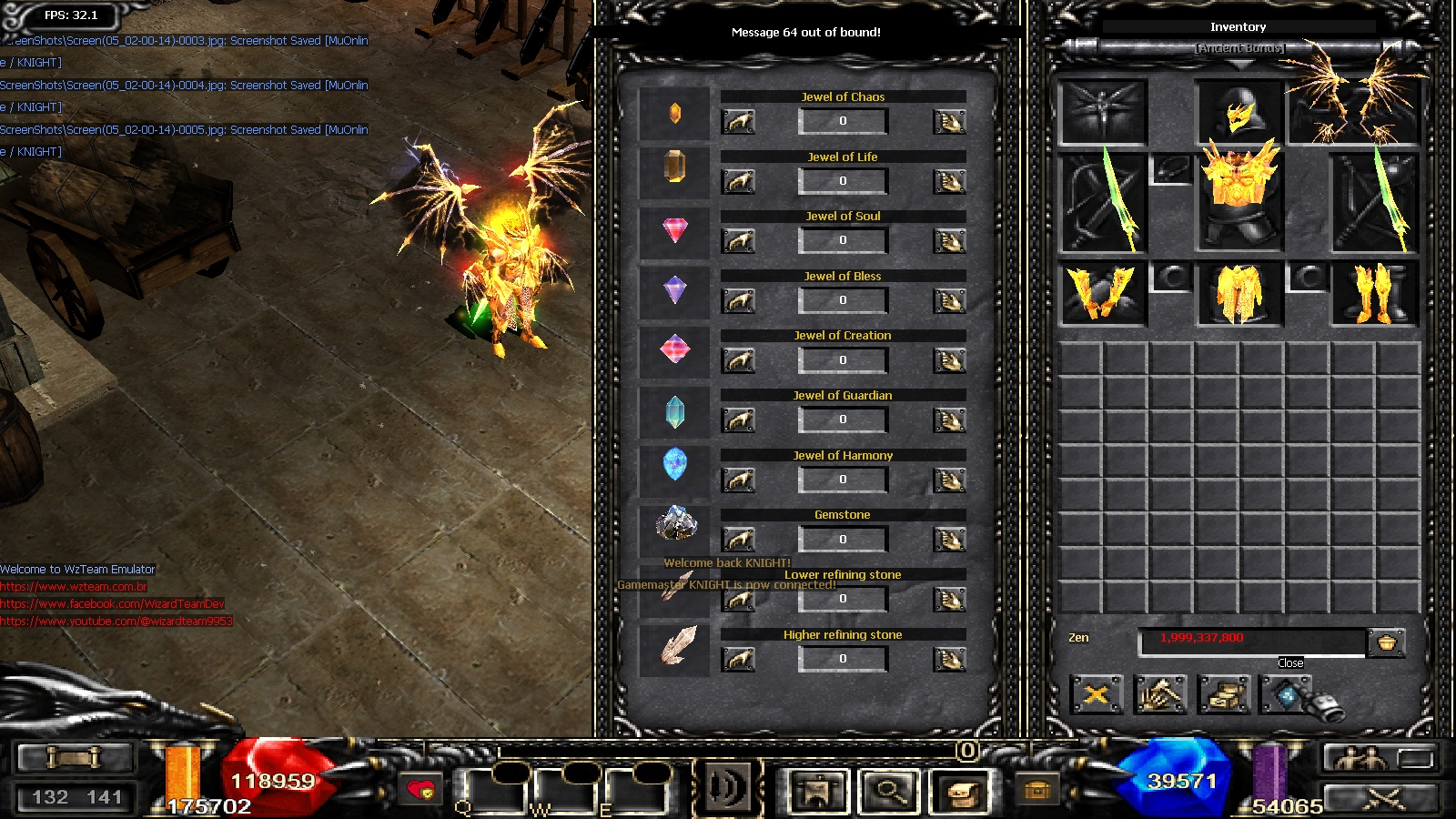Select the equipped golden boots slot

click(x=1374, y=294)
